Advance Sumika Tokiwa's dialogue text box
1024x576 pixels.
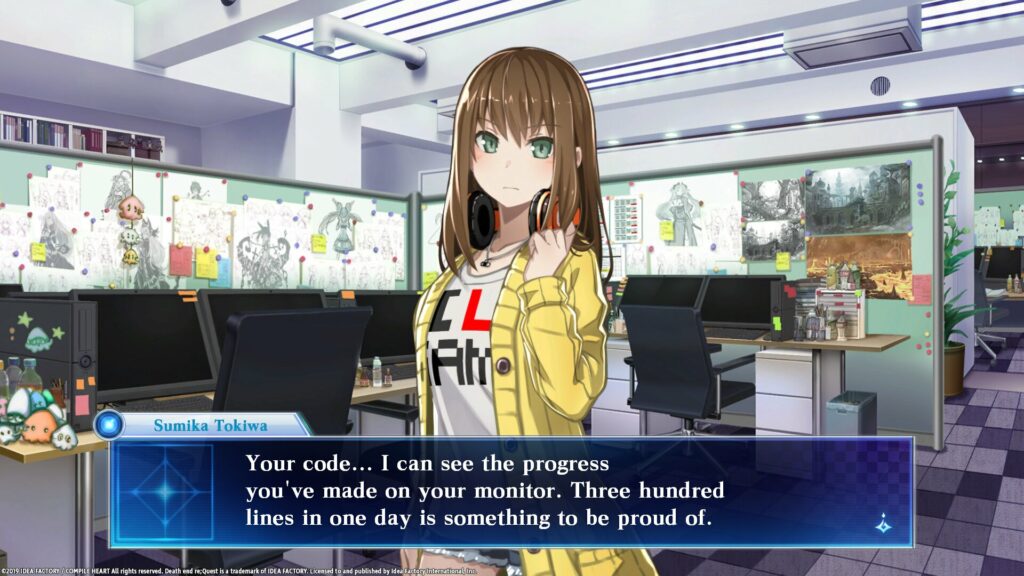(x=510, y=492)
